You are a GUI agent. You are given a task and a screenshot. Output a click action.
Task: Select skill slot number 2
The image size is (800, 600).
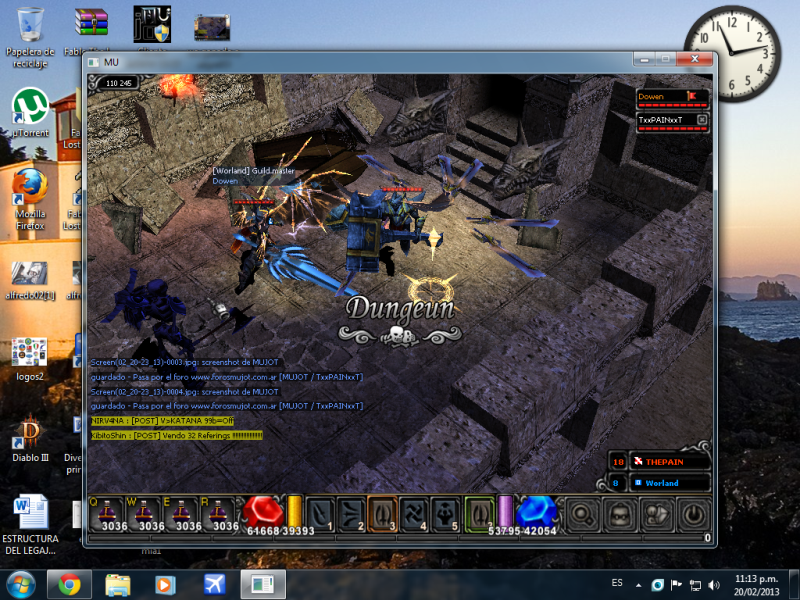tap(351, 514)
